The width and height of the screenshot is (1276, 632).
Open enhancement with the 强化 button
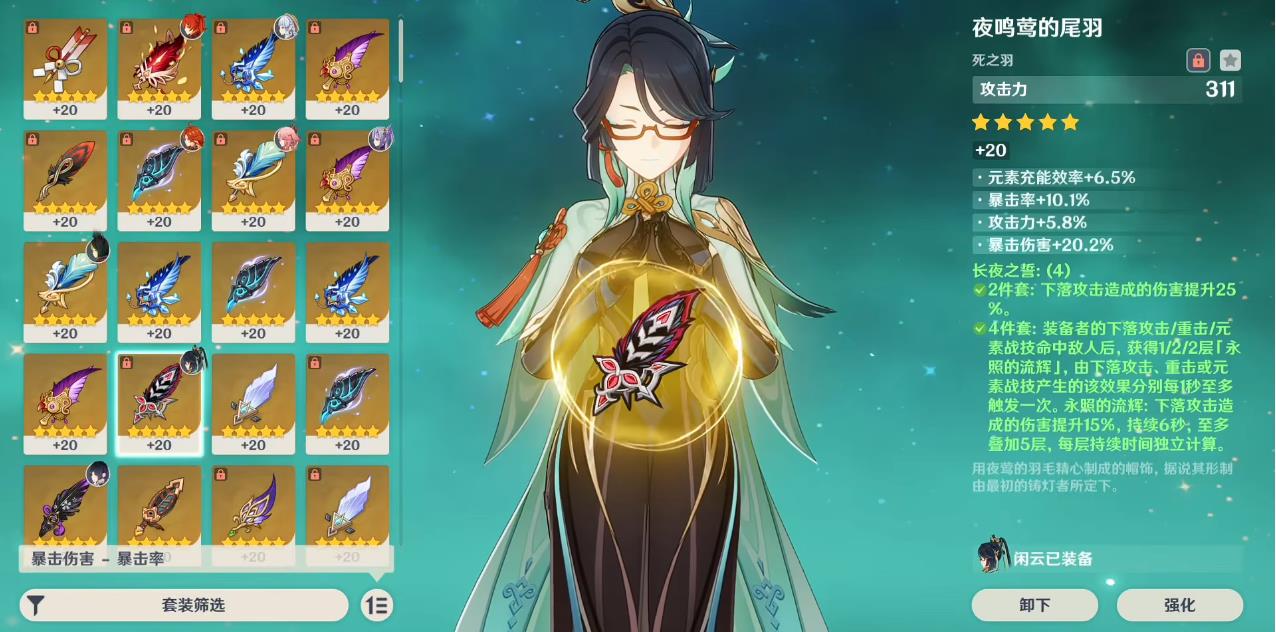coord(1179,605)
